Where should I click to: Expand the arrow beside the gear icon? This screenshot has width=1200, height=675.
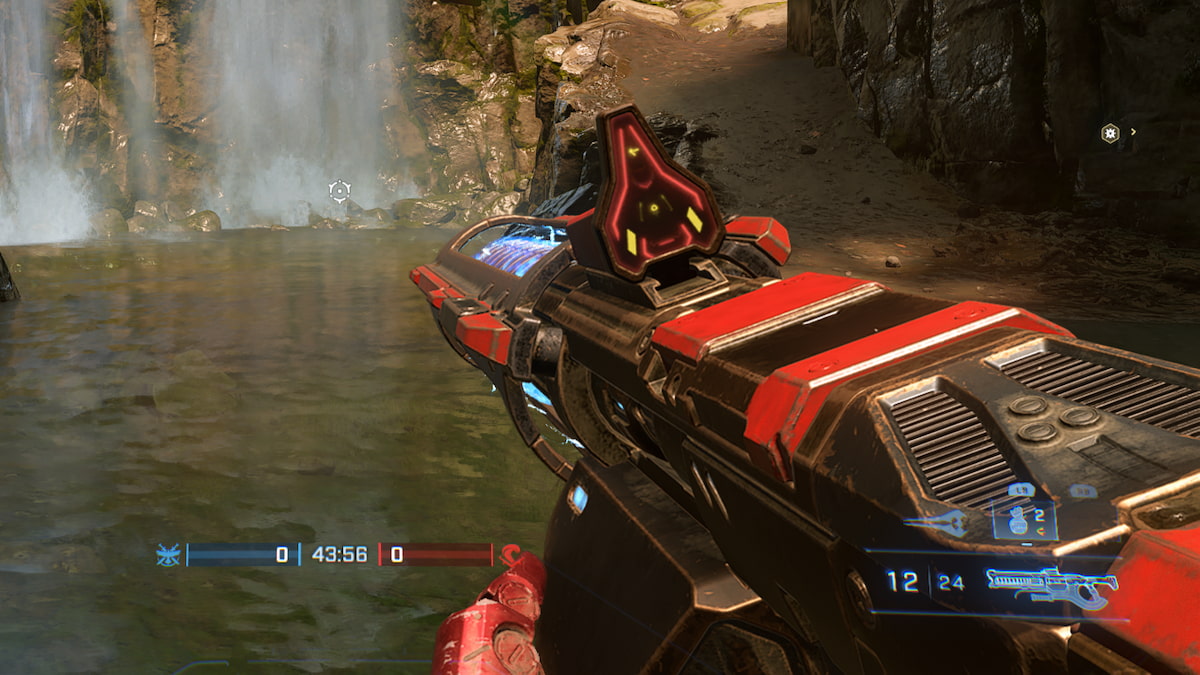(x=1133, y=132)
